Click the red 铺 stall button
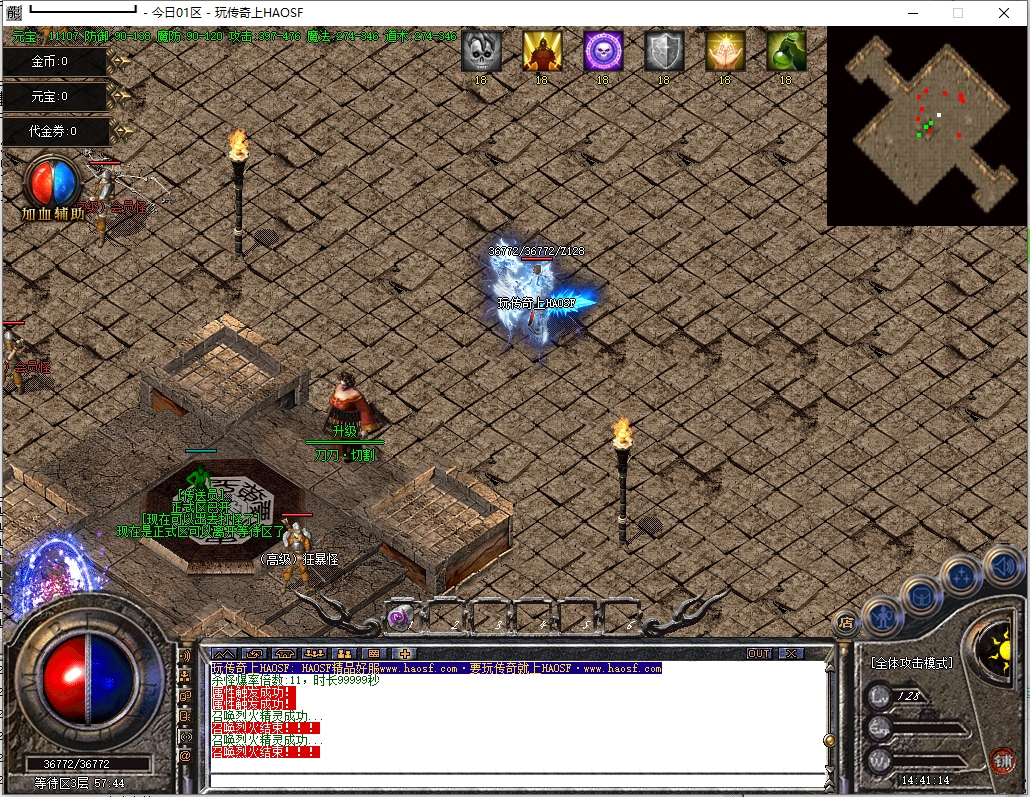Viewport: 1030px width, 797px height. pos(1001,760)
